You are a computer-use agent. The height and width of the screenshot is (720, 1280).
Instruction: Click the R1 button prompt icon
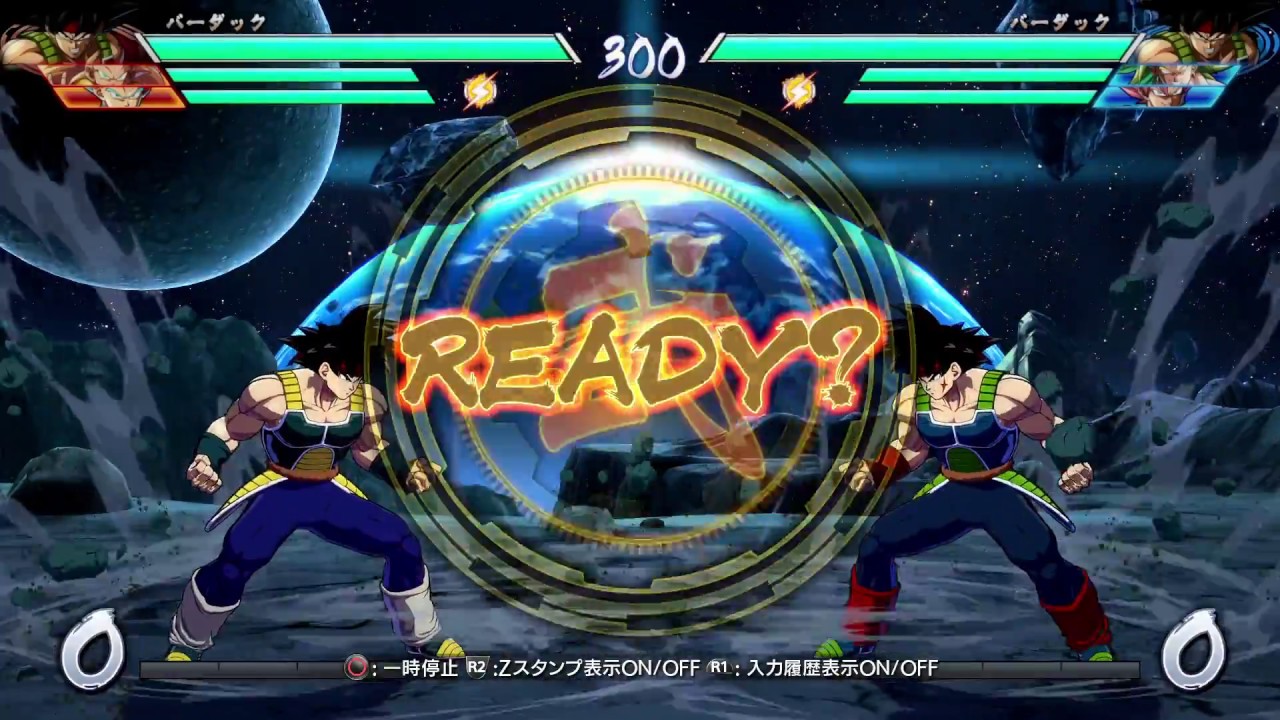[716, 669]
